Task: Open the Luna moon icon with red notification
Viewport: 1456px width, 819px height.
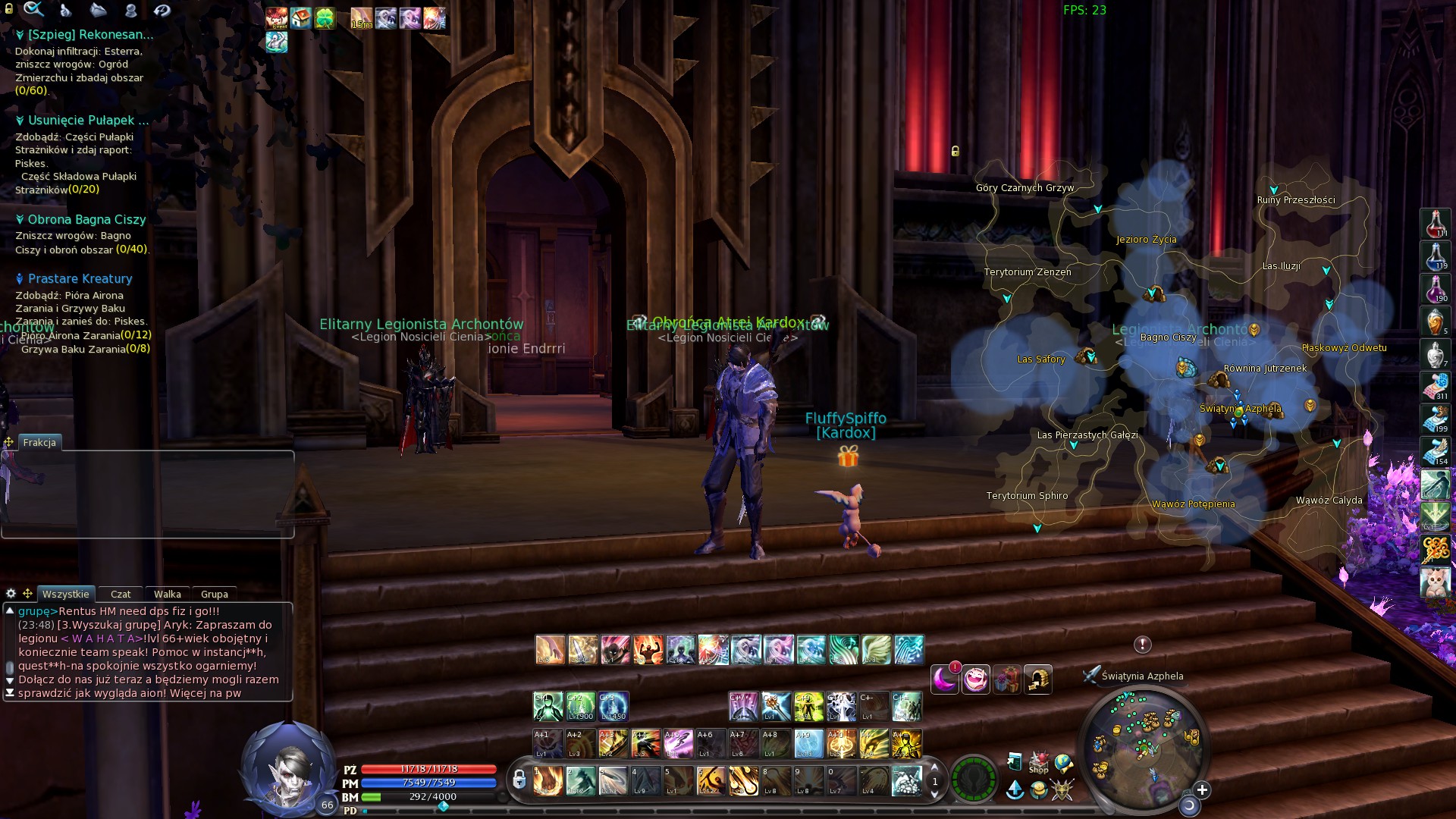Action: coord(945,679)
